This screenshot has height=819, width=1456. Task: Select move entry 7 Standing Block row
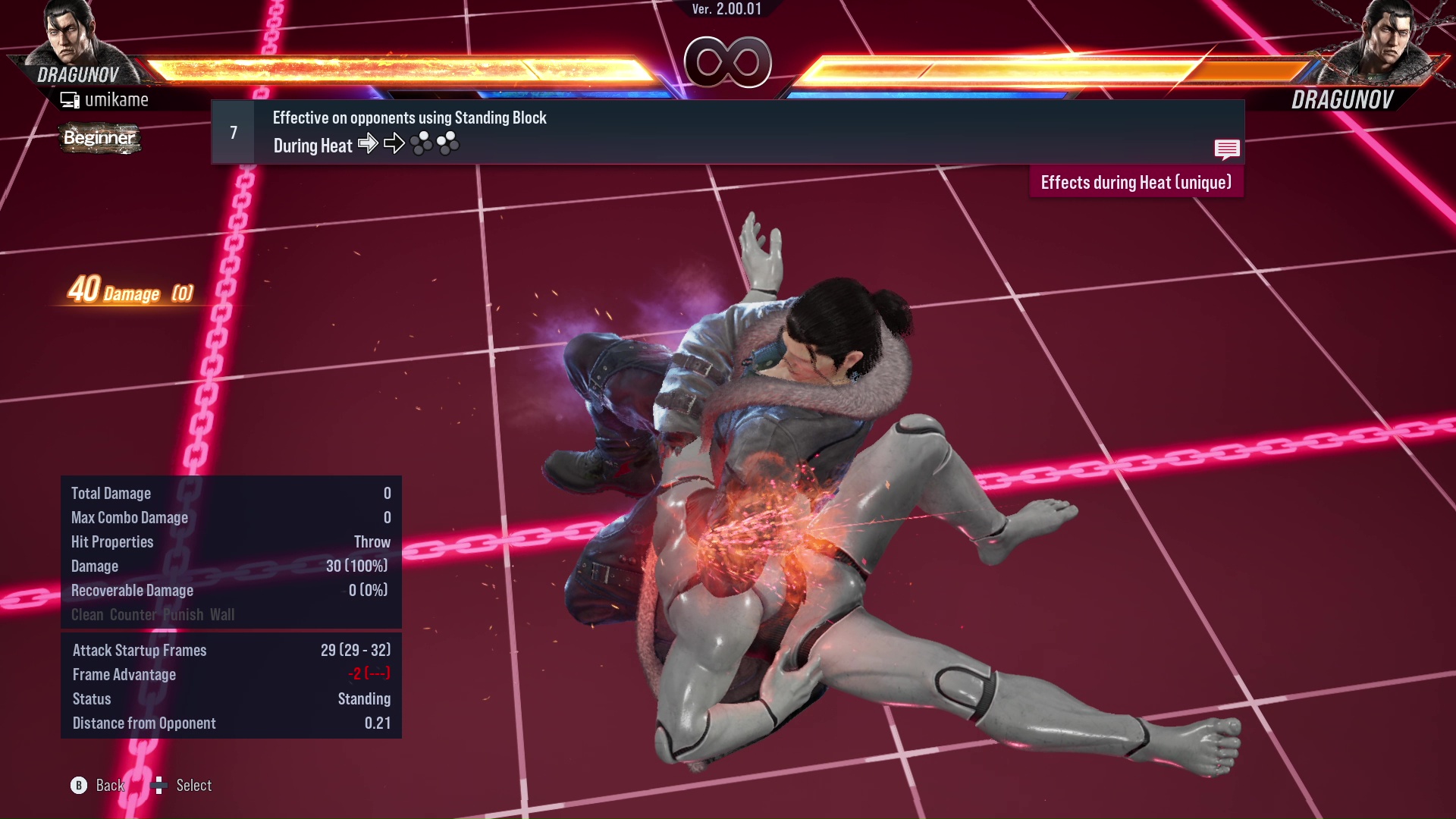(x=726, y=132)
